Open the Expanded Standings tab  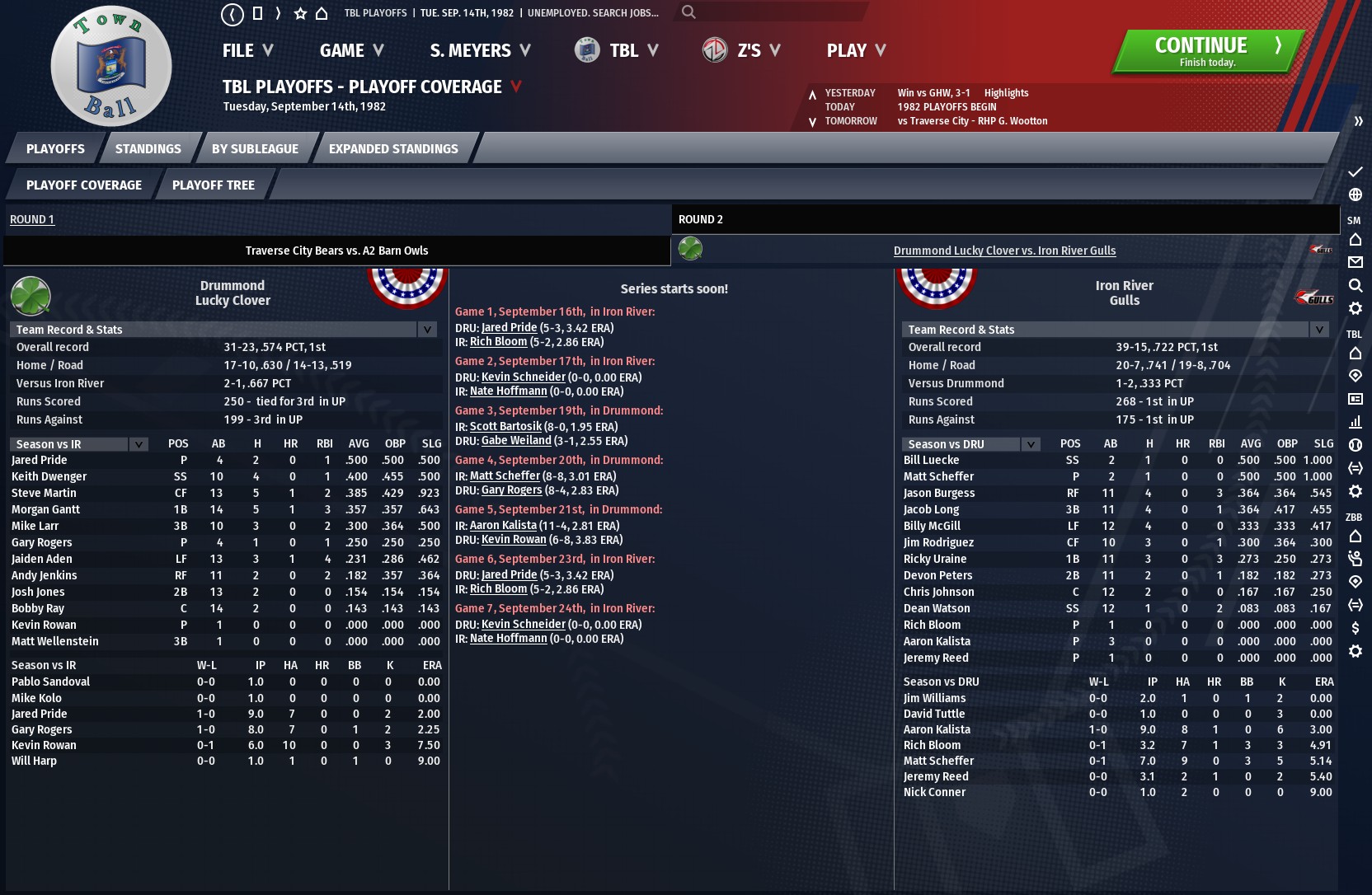tap(393, 149)
